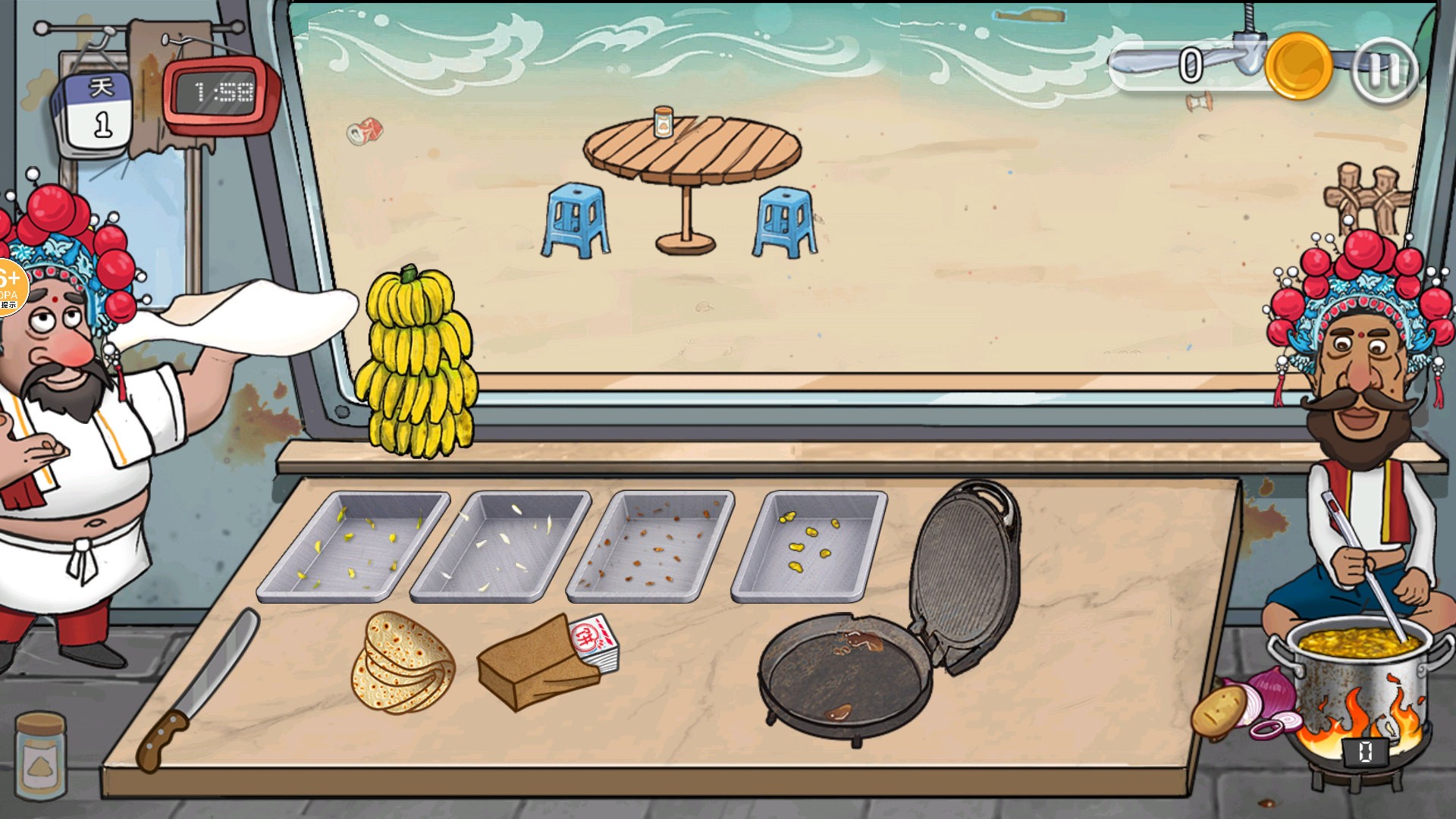
Task: Open the 6+ age rating badge
Action: (x=11, y=287)
